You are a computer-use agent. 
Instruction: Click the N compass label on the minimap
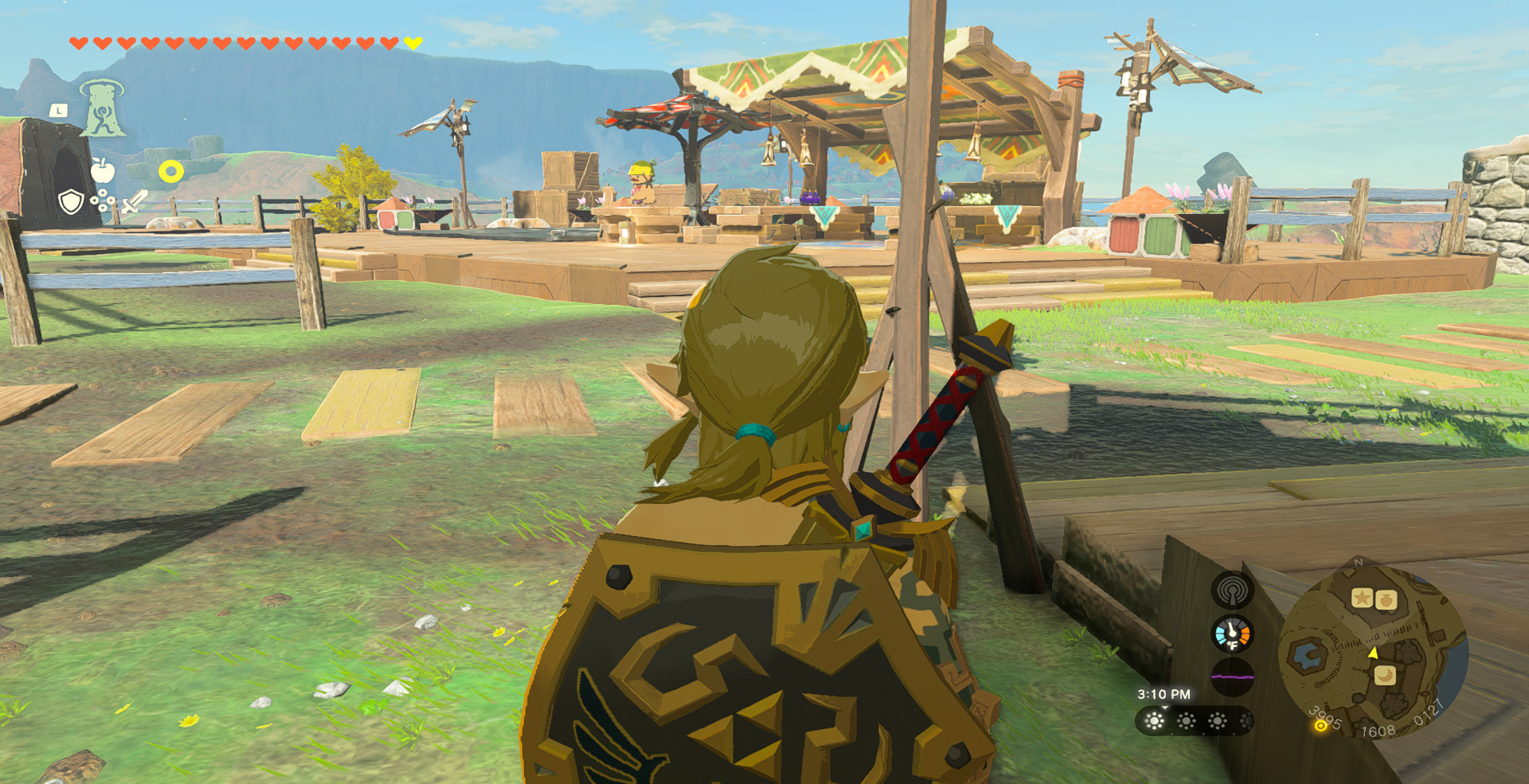click(1357, 562)
